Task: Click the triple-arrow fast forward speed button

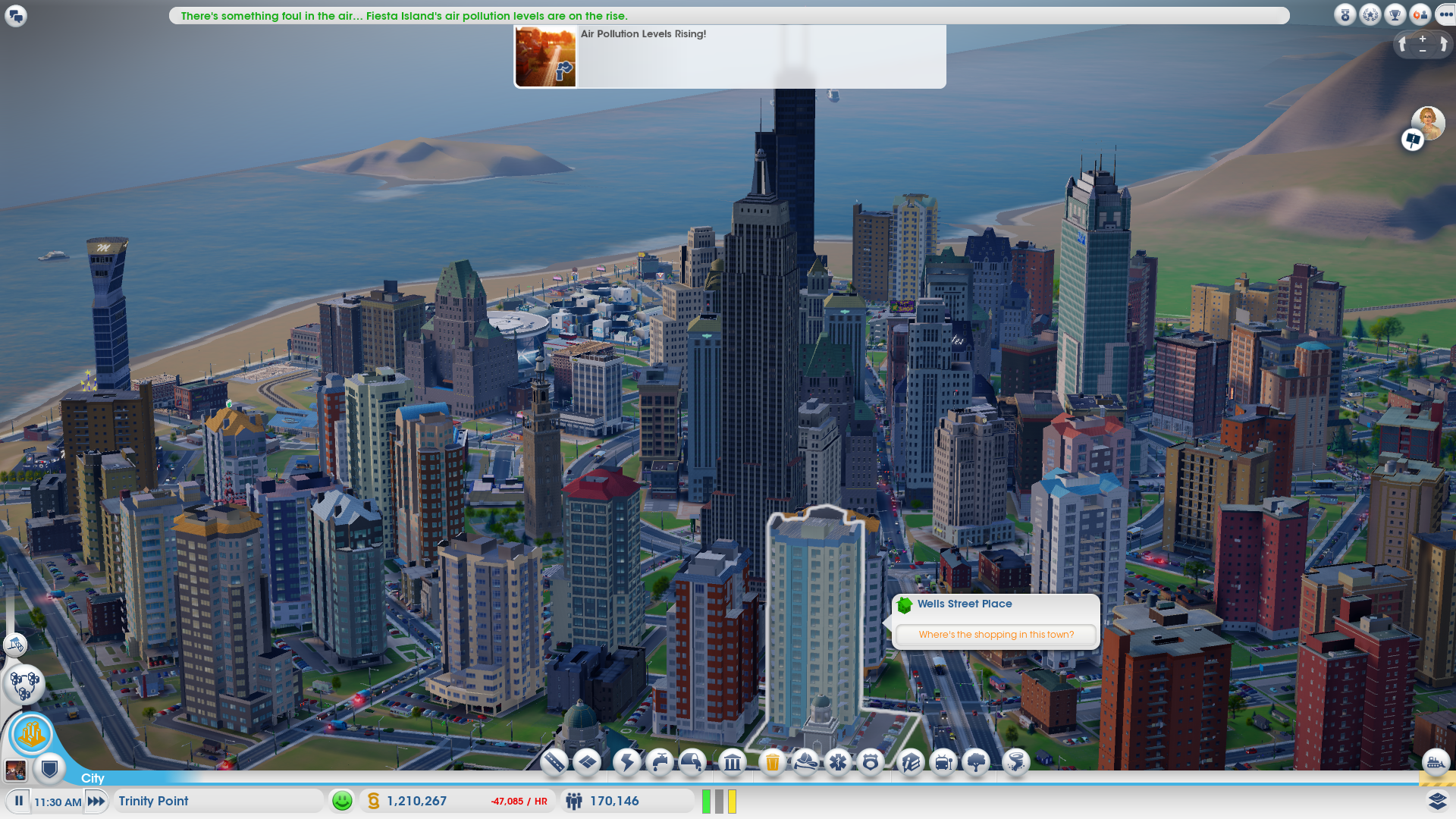Action: click(x=96, y=801)
